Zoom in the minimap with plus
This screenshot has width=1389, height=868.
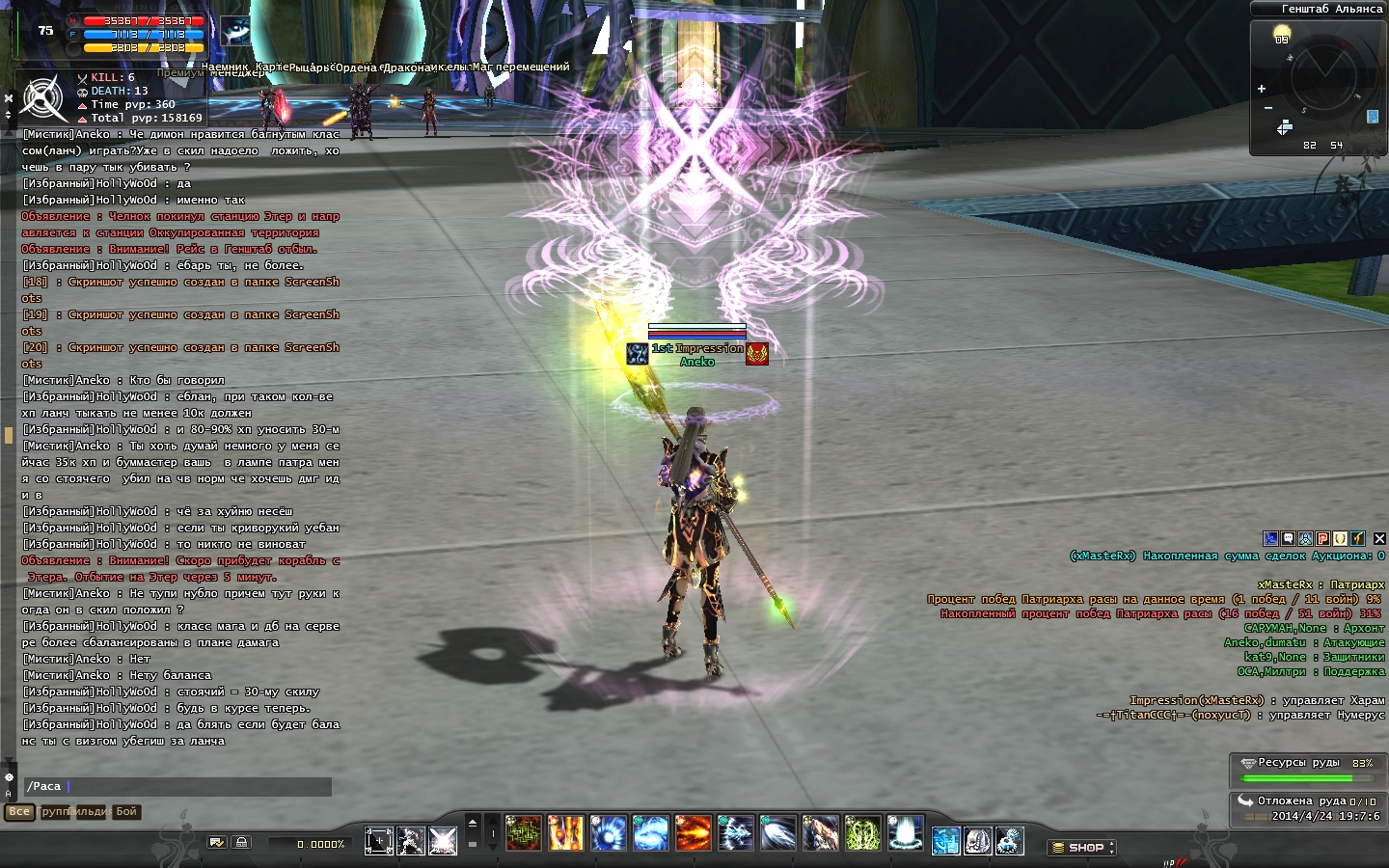[1262, 89]
